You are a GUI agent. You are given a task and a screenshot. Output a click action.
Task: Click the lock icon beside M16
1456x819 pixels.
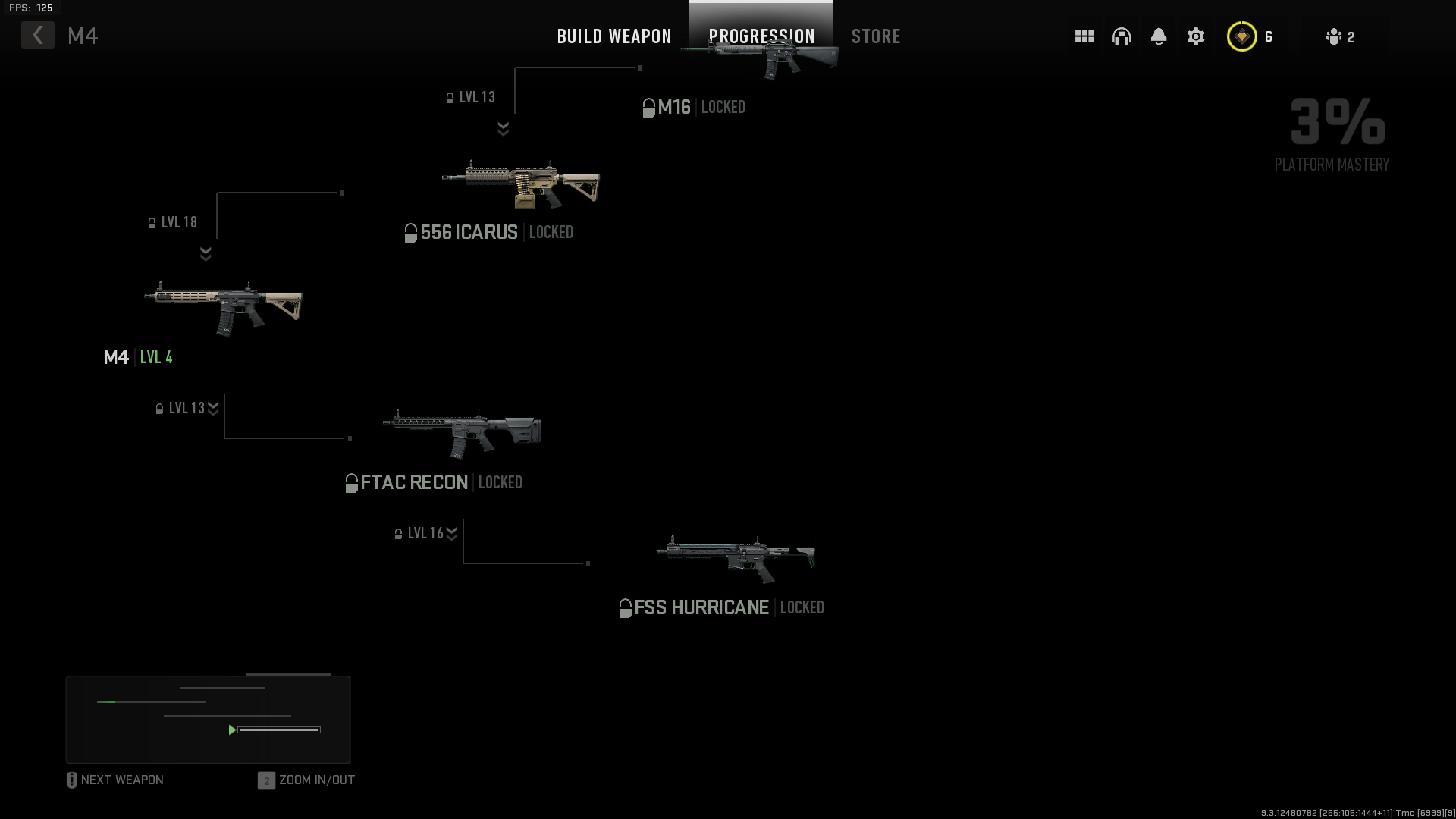click(648, 107)
